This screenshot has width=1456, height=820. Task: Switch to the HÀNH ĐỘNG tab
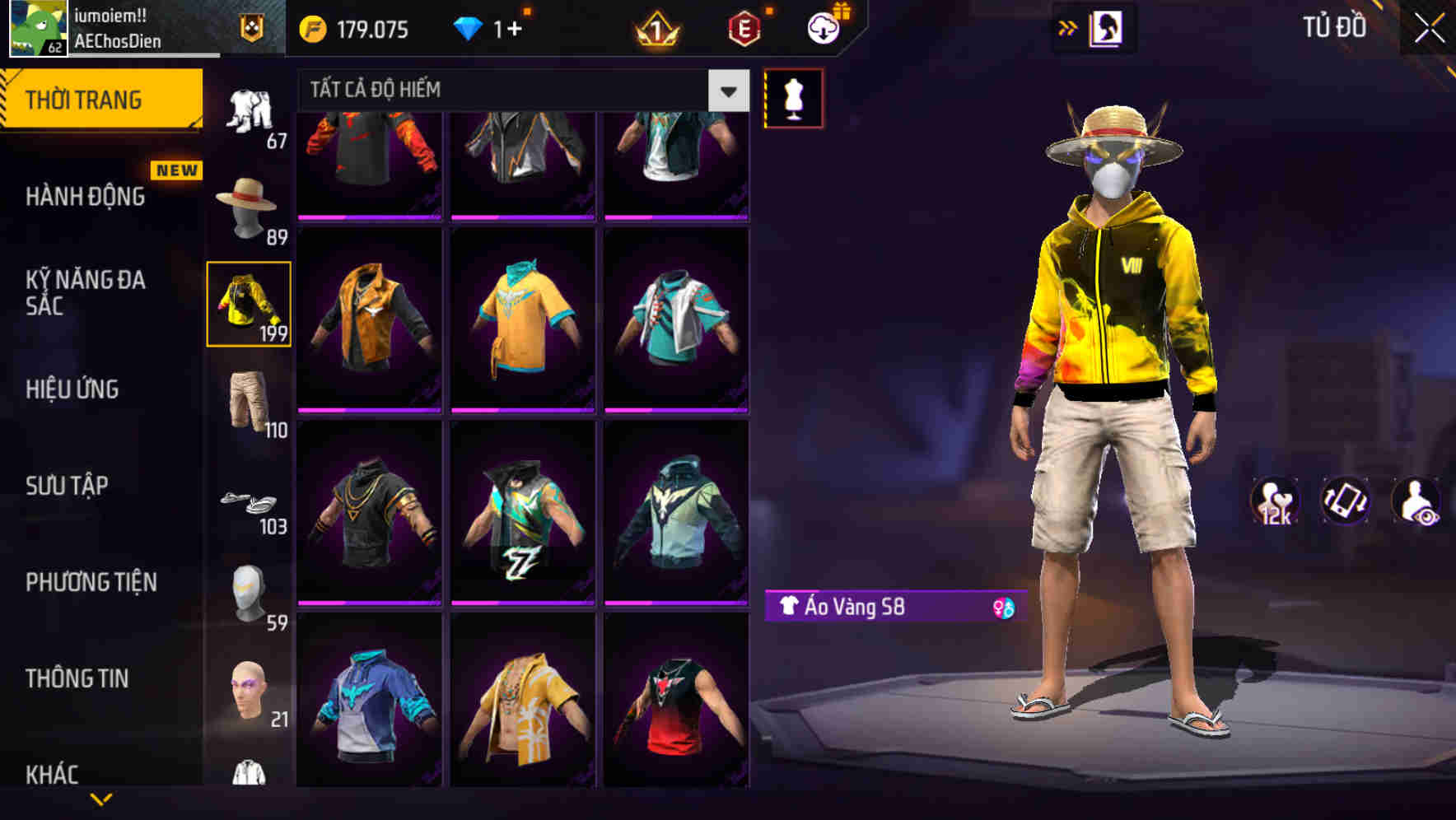coord(82,196)
